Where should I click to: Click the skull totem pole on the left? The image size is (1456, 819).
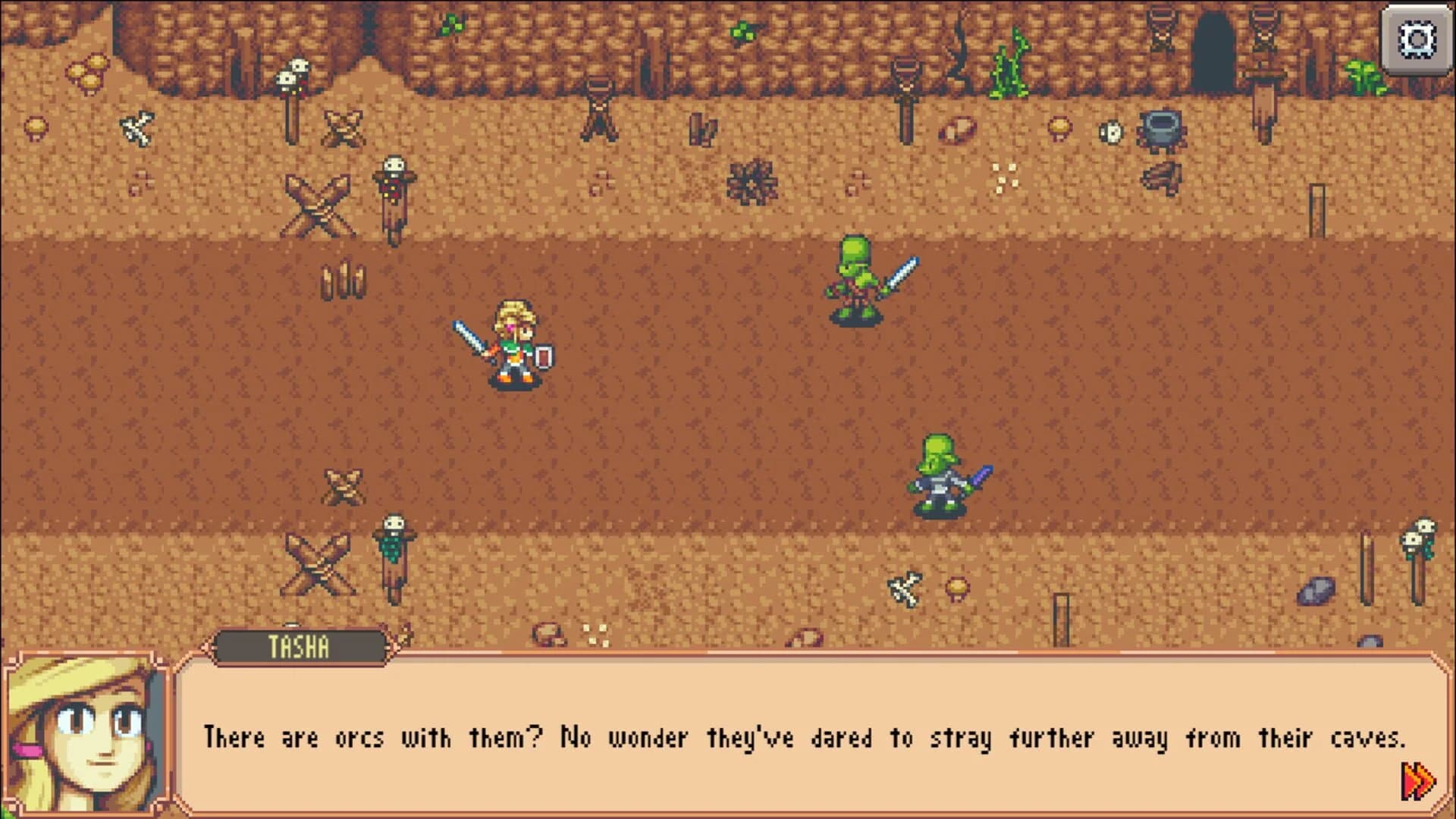tap(292, 80)
